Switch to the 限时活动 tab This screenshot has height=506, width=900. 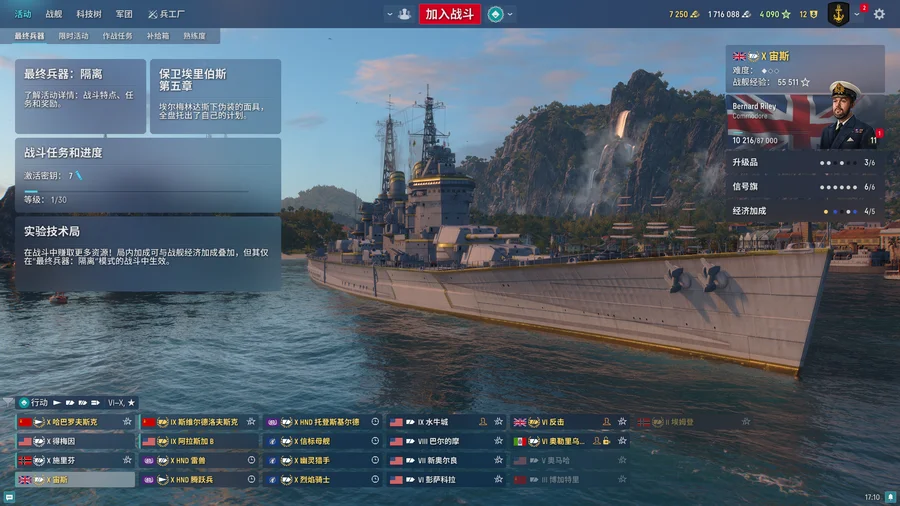click(x=73, y=36)
